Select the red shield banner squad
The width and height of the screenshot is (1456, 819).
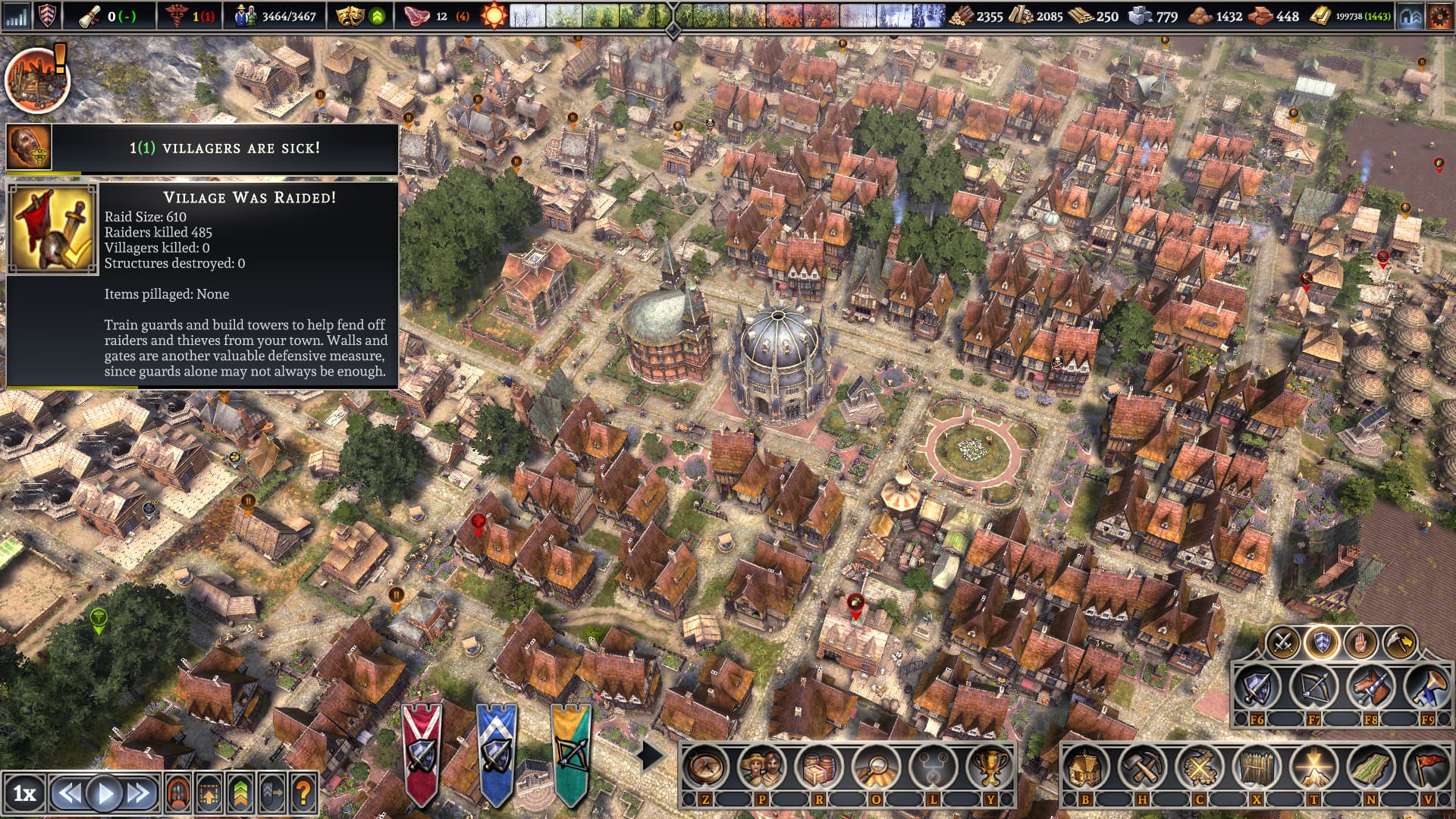click(421, 752)
